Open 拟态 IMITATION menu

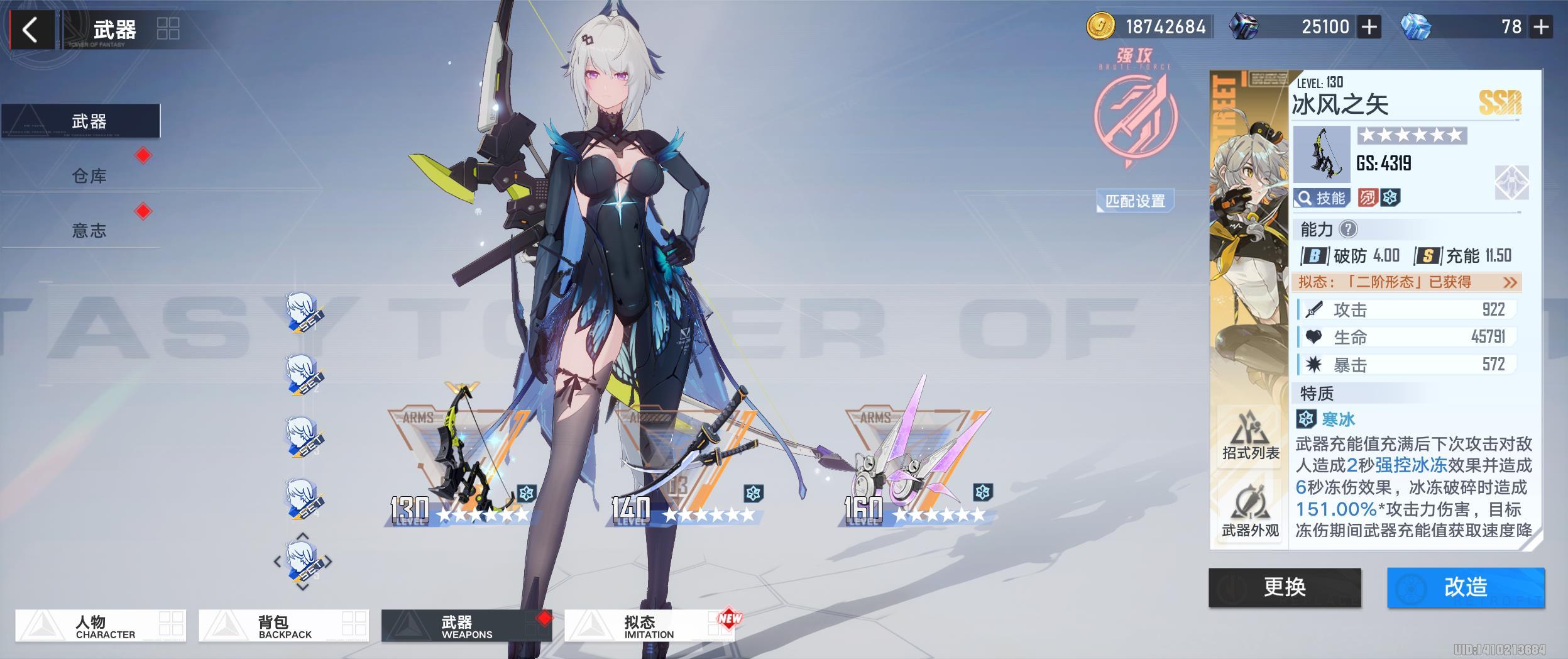tap(649, 626)
